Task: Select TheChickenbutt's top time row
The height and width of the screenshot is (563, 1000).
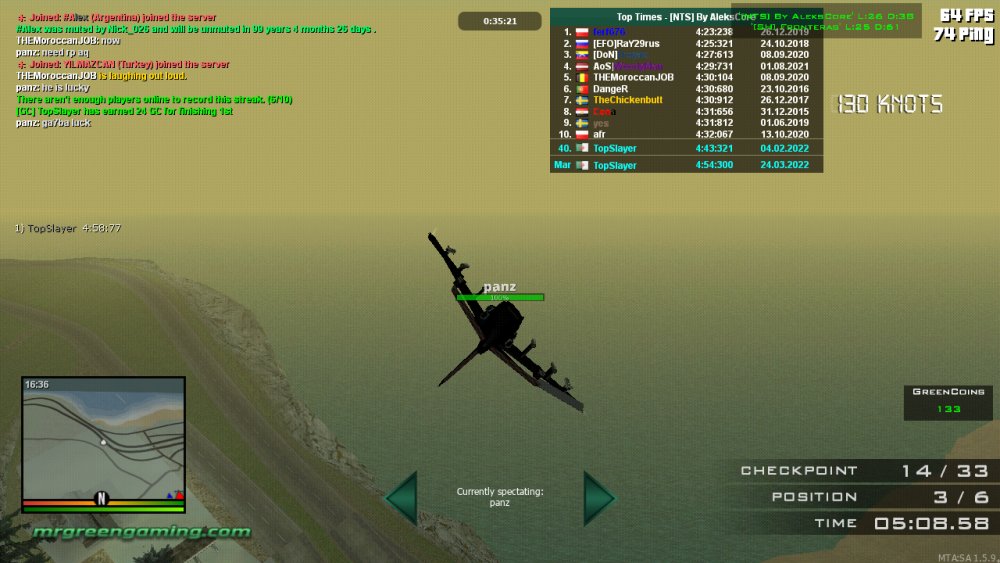Action: pos(686,100)
